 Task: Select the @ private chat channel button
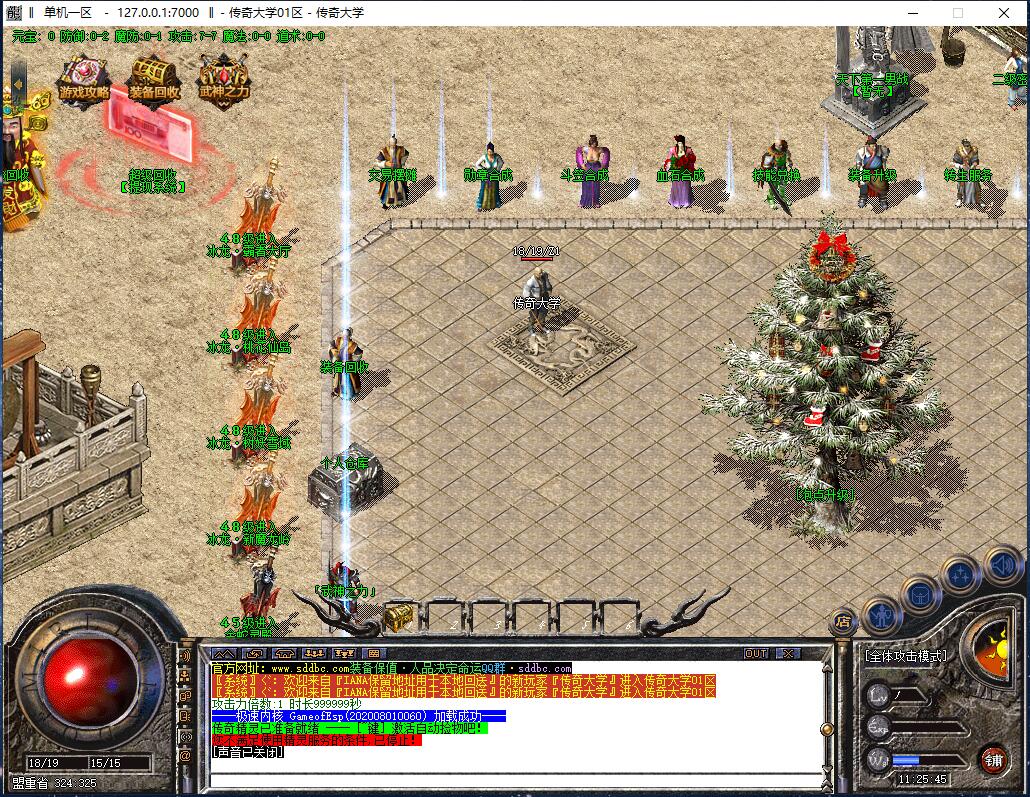click(x=185, y=756)
